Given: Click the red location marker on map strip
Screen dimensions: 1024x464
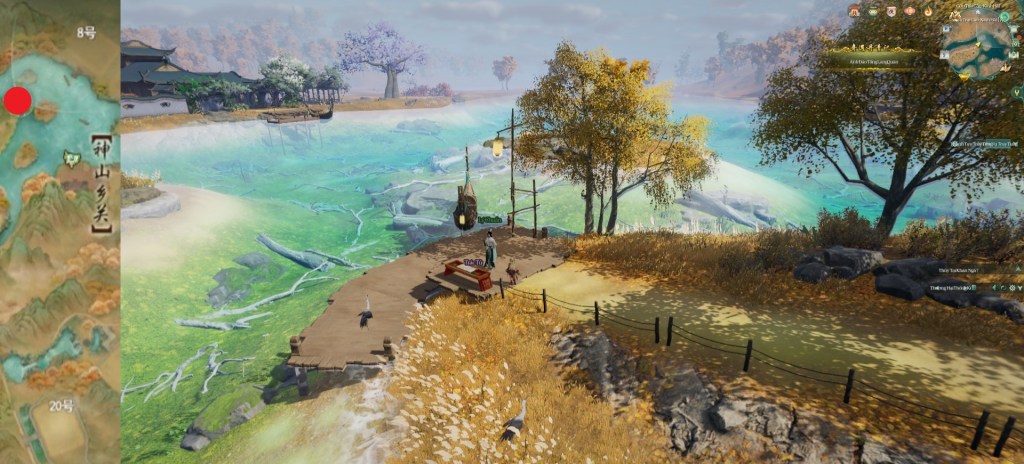Looking at the screenshot, I should [x=18, y=100].
